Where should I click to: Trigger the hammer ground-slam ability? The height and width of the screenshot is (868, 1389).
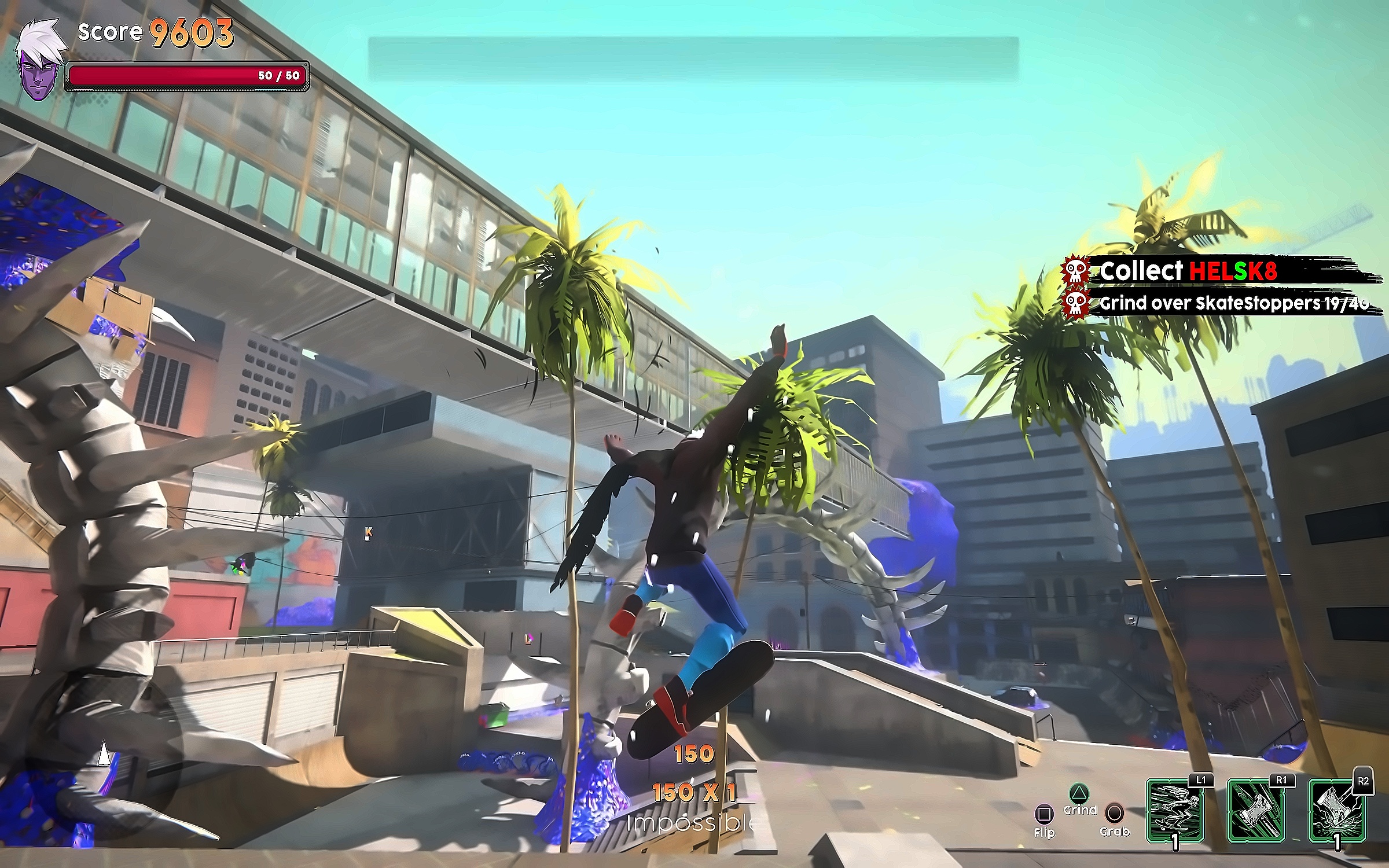pos(1337,811)
